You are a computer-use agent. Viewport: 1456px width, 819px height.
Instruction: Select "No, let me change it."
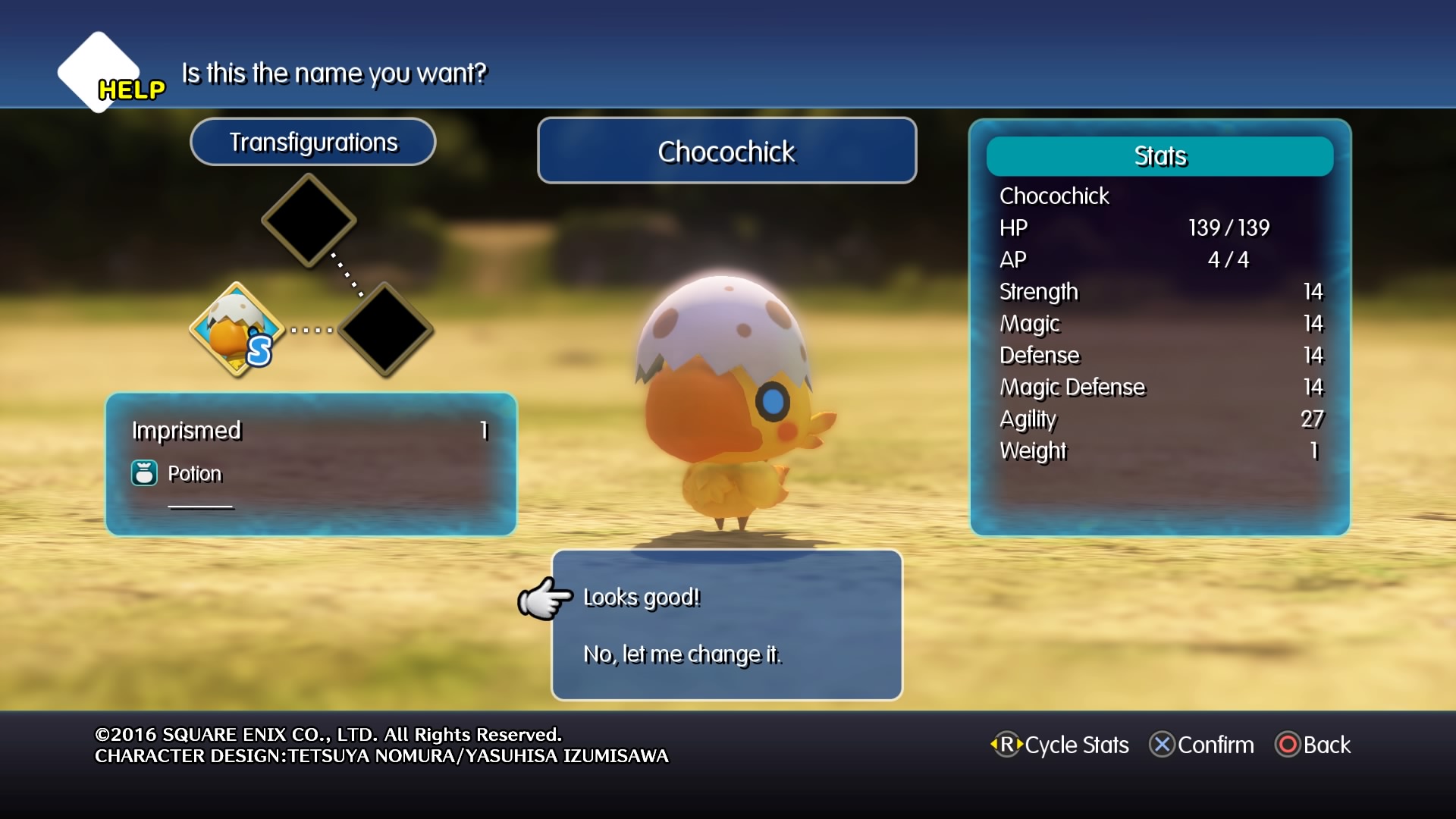click(682, 654)
